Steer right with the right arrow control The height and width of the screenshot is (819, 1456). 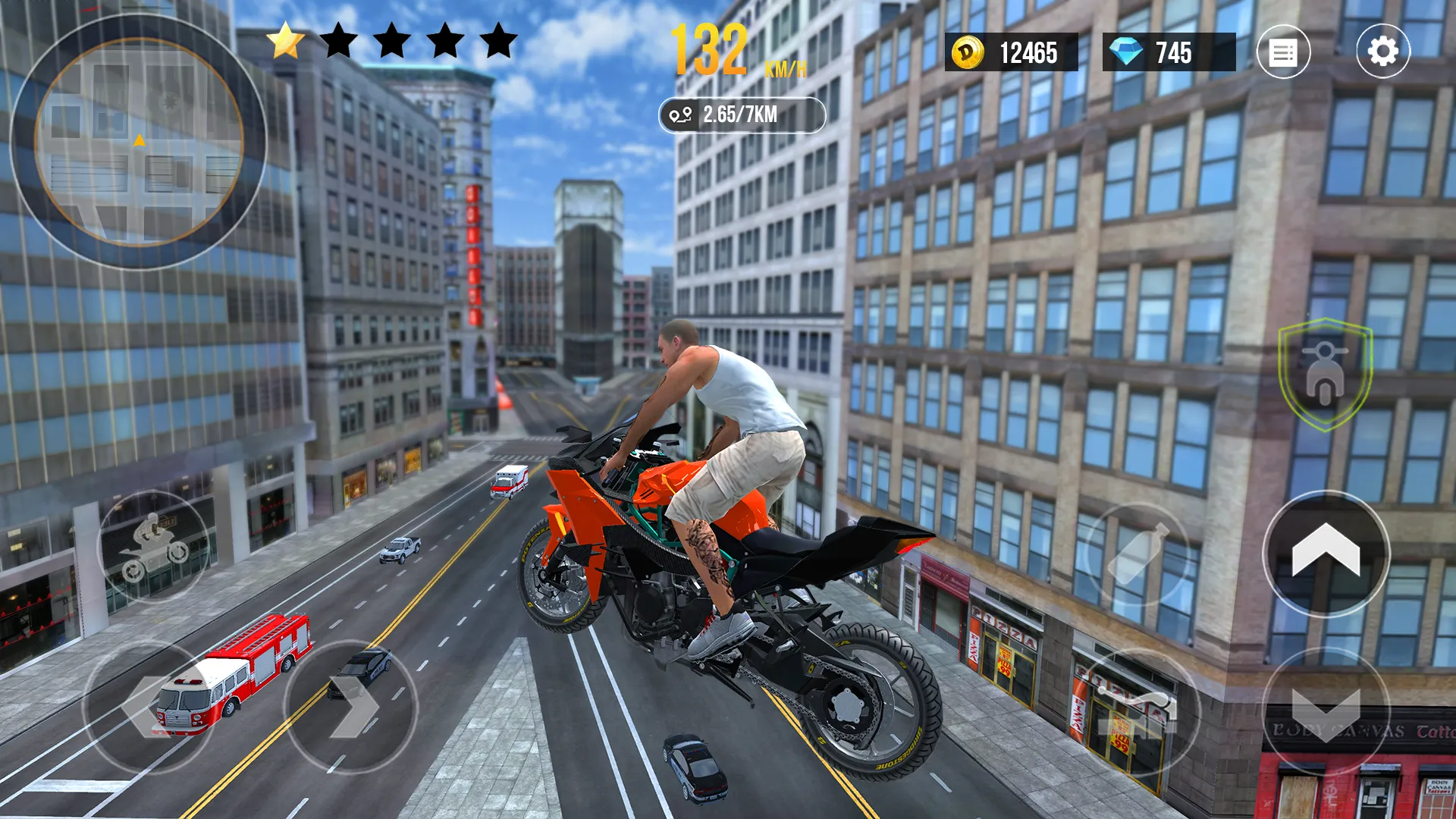pyautogui.click(x=353, y=705)
